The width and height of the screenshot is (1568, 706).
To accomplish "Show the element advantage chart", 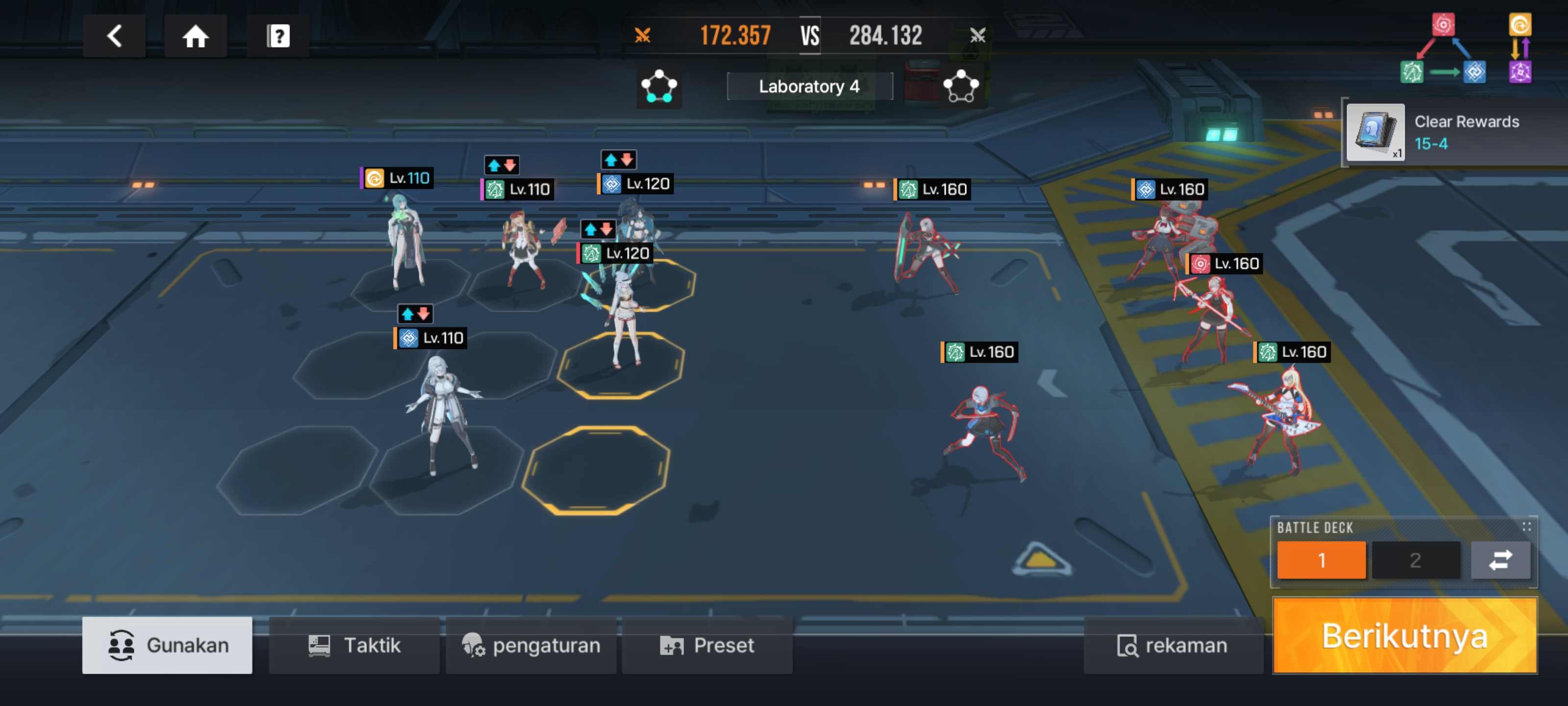I will click(1466, 49).
